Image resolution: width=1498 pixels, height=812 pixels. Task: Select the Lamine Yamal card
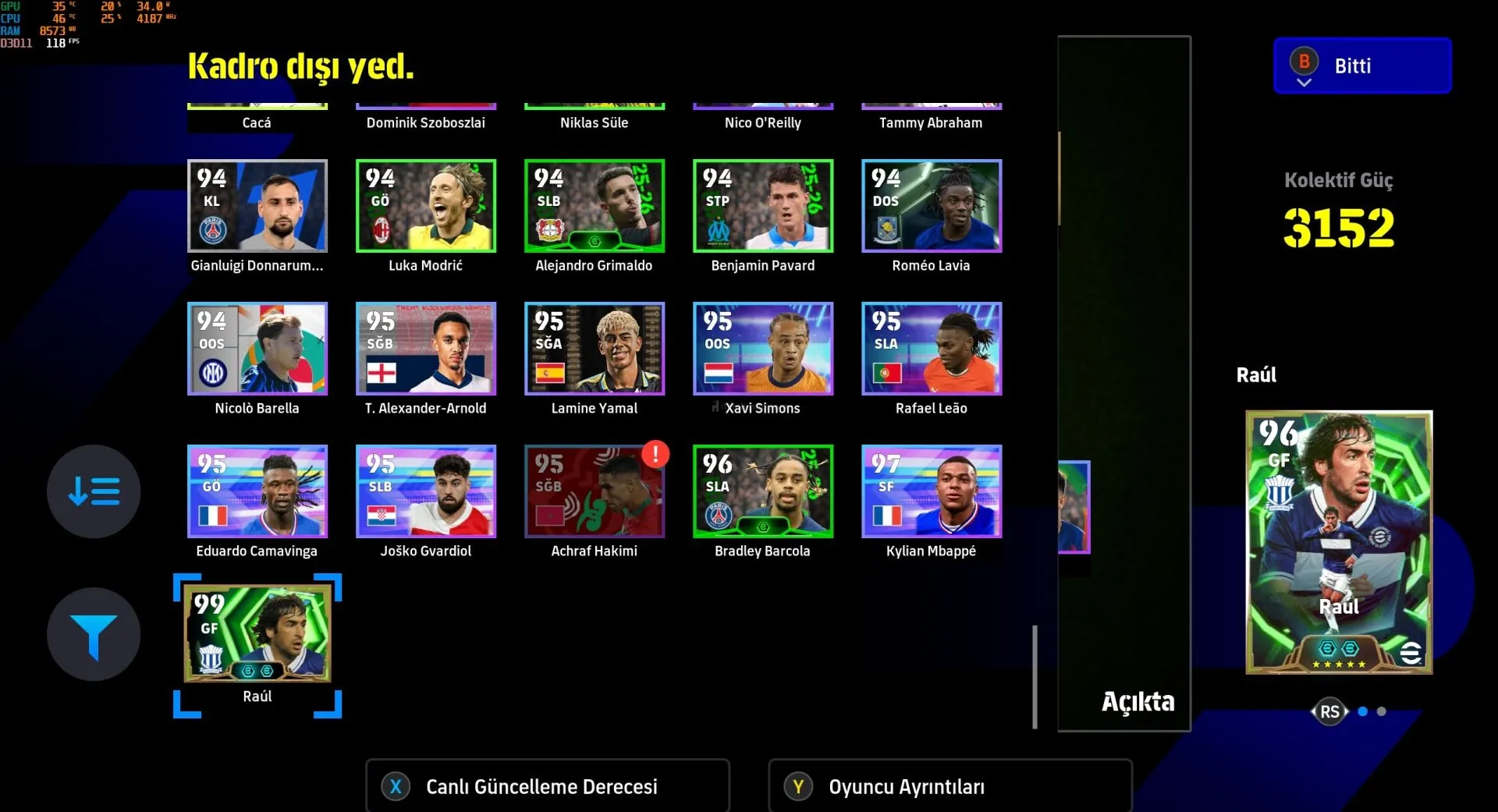594,349
